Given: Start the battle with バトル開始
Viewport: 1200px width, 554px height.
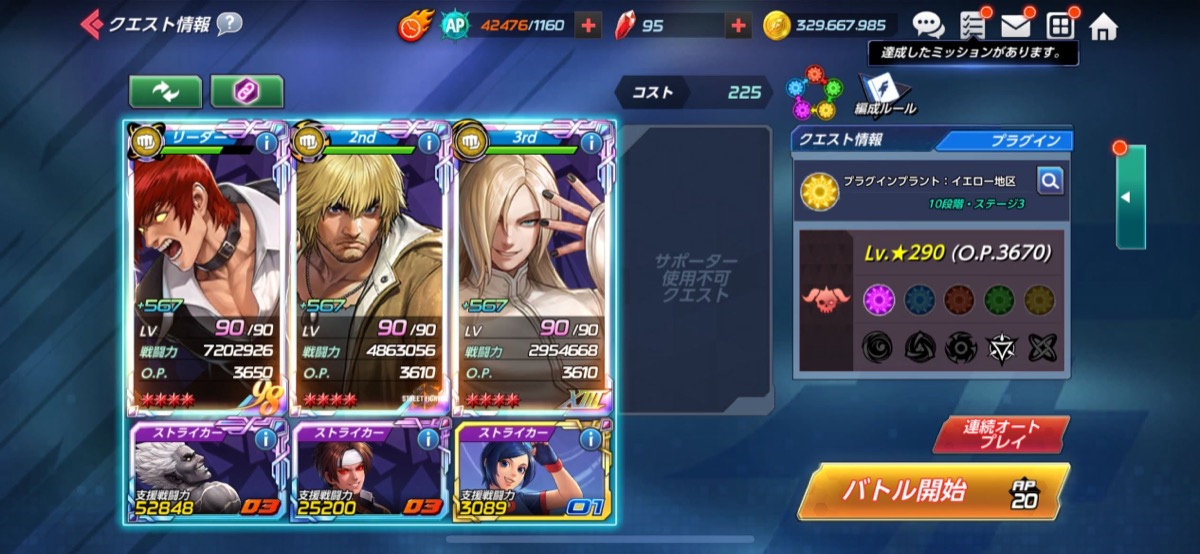Looking at the screenshot, I should pyautogui.click(x=931, y=491).
